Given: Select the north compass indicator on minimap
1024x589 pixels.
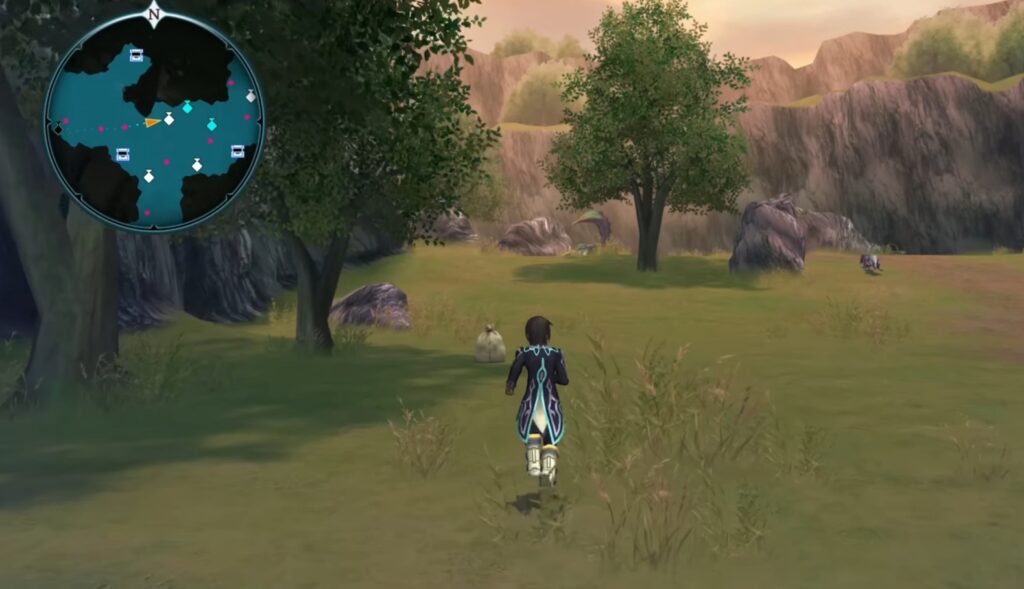Looking at the screenshot, I should [153, 13].
